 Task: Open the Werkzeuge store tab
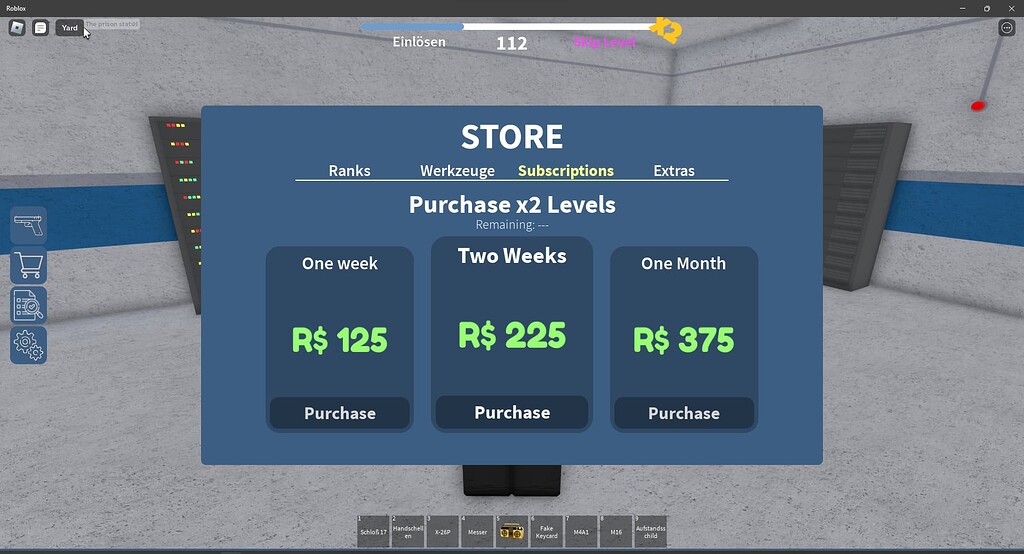[457, 171]
